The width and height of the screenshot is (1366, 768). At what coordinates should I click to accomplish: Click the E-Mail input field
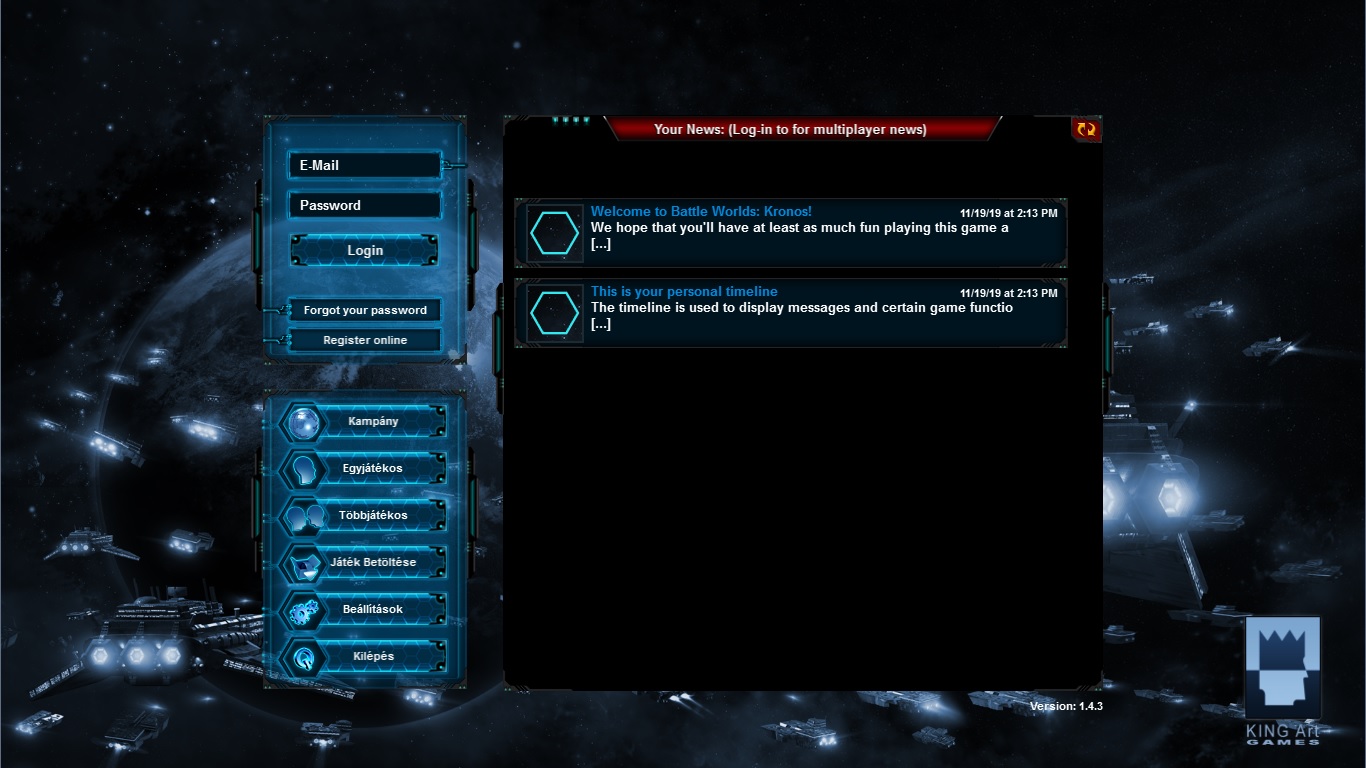coord(364,166)
